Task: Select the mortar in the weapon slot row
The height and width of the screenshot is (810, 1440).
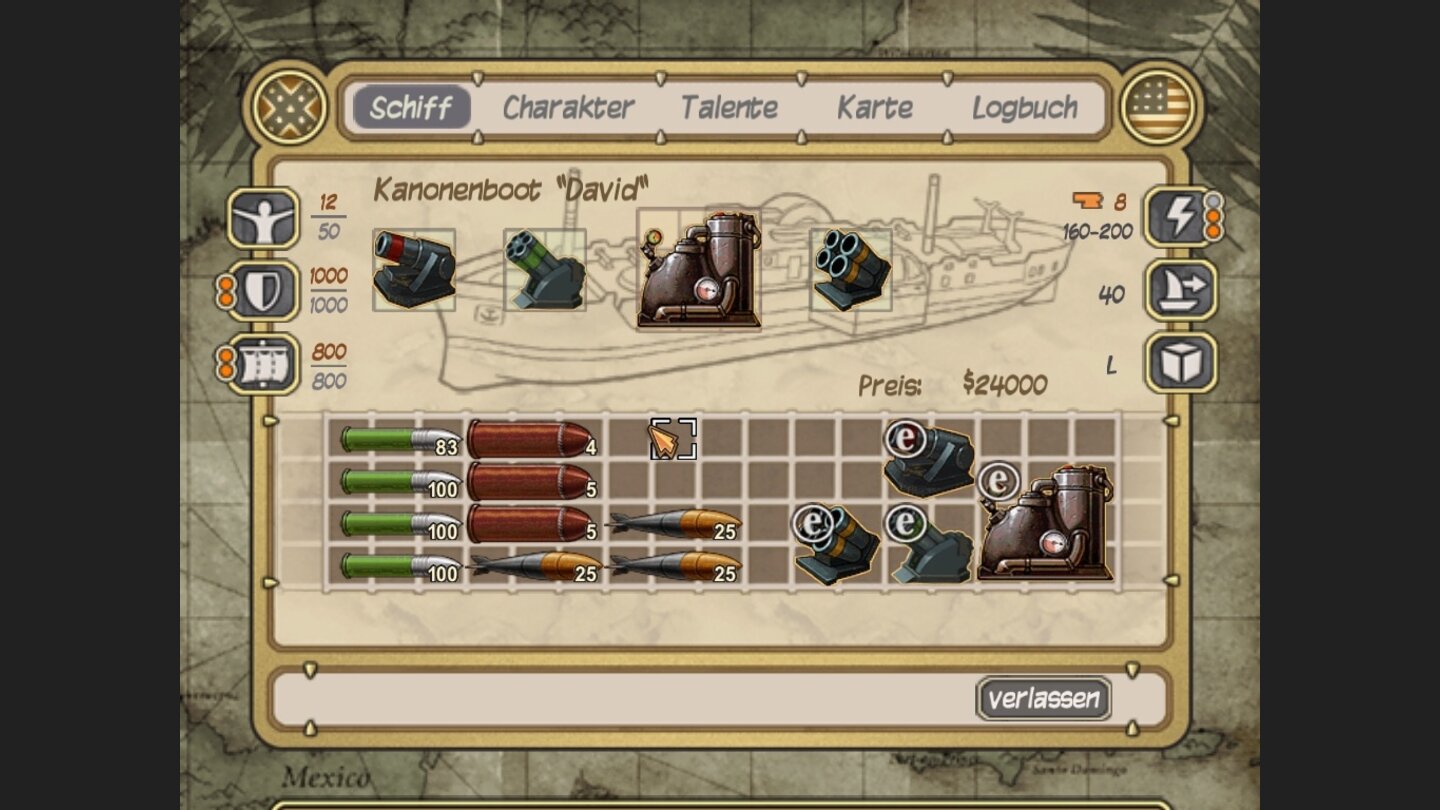Action: [x=414, y=269]
